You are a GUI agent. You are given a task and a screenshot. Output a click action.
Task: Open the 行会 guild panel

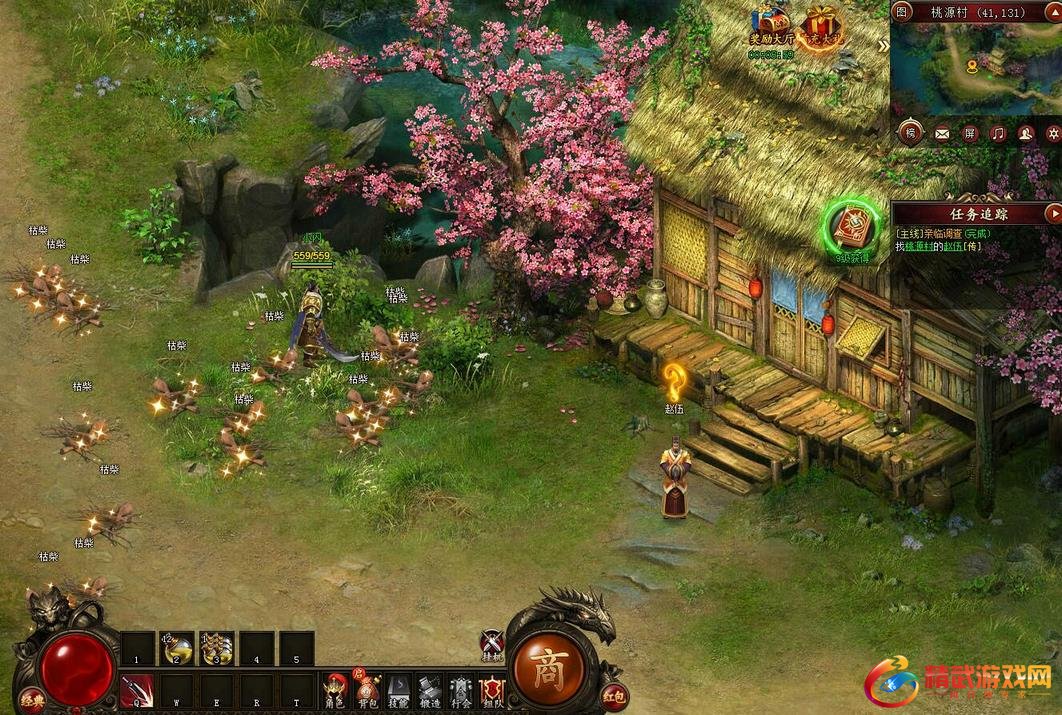coord(460,691)
